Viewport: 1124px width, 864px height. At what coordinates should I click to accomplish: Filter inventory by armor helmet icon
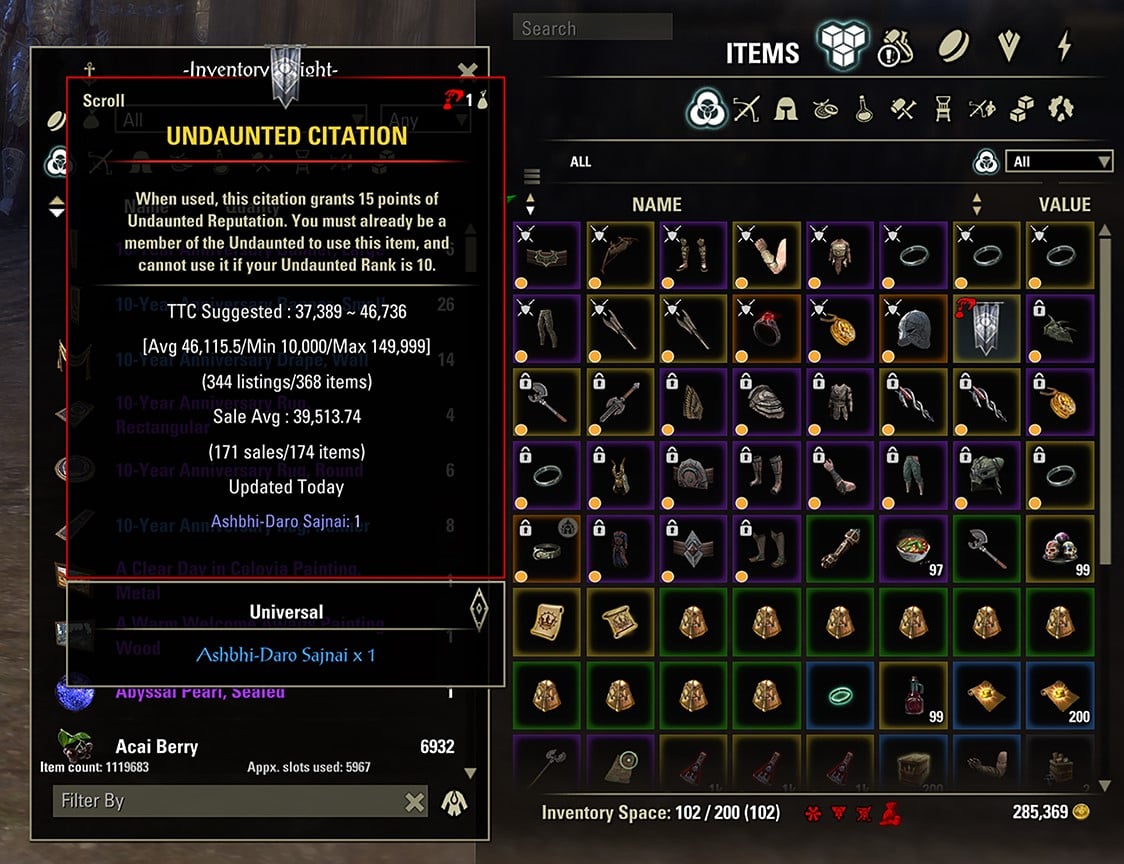(786, 108)
